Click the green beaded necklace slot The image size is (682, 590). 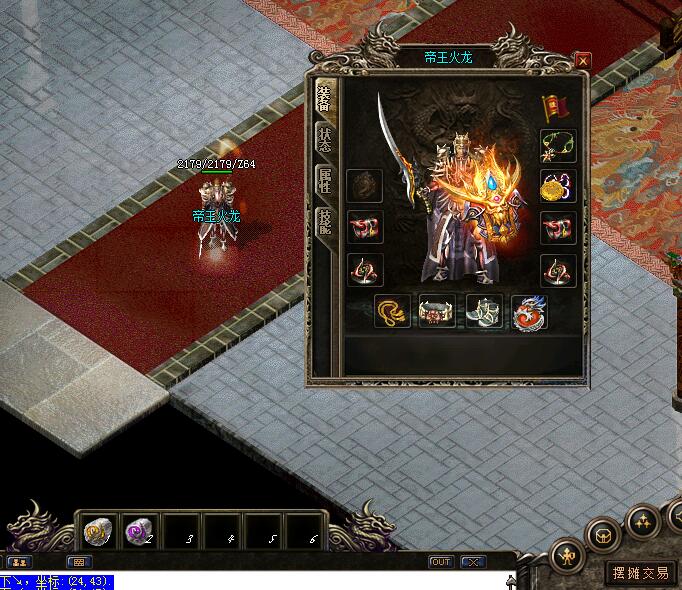click(x=557, y=146)
